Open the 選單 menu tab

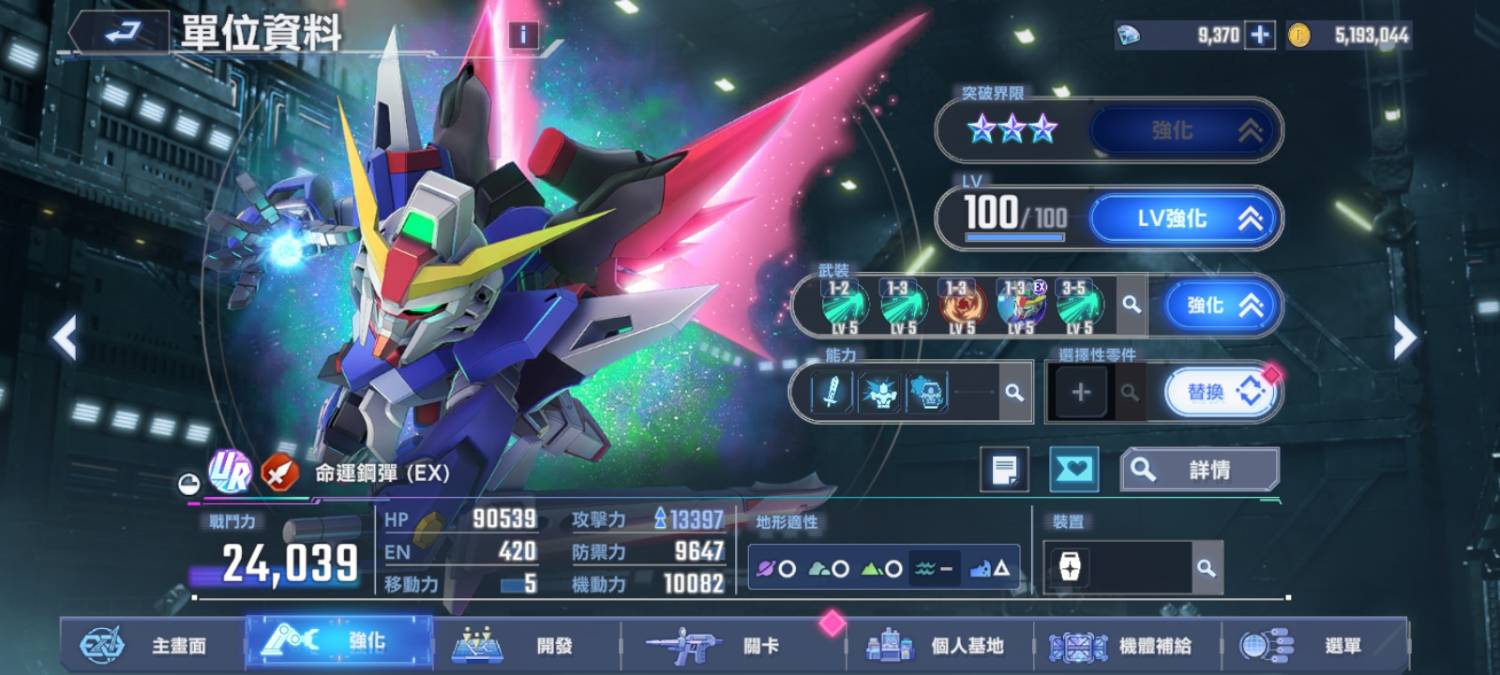pos(1315,646)
